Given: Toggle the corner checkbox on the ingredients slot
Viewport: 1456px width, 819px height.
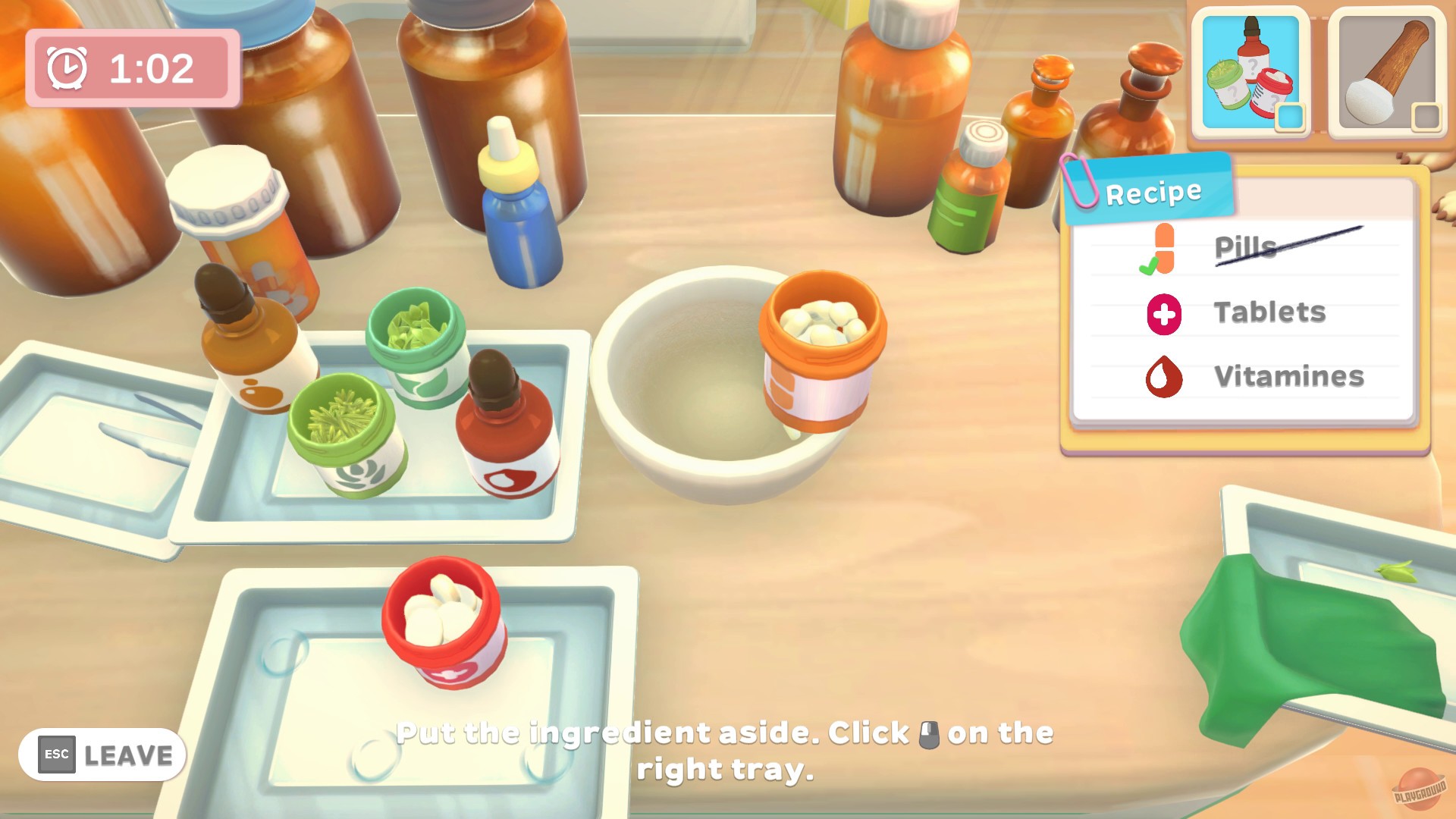Looking at the screenshot, I should coord(1291,115).
